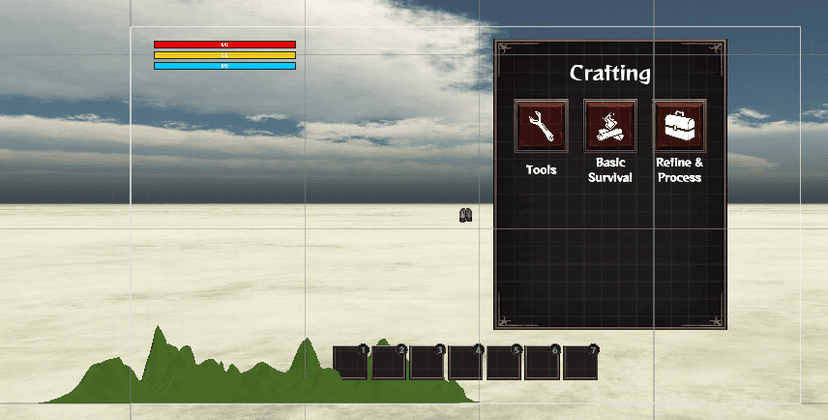
Task: Select the Basic Survival campfire icon
Action: point(610,126)
